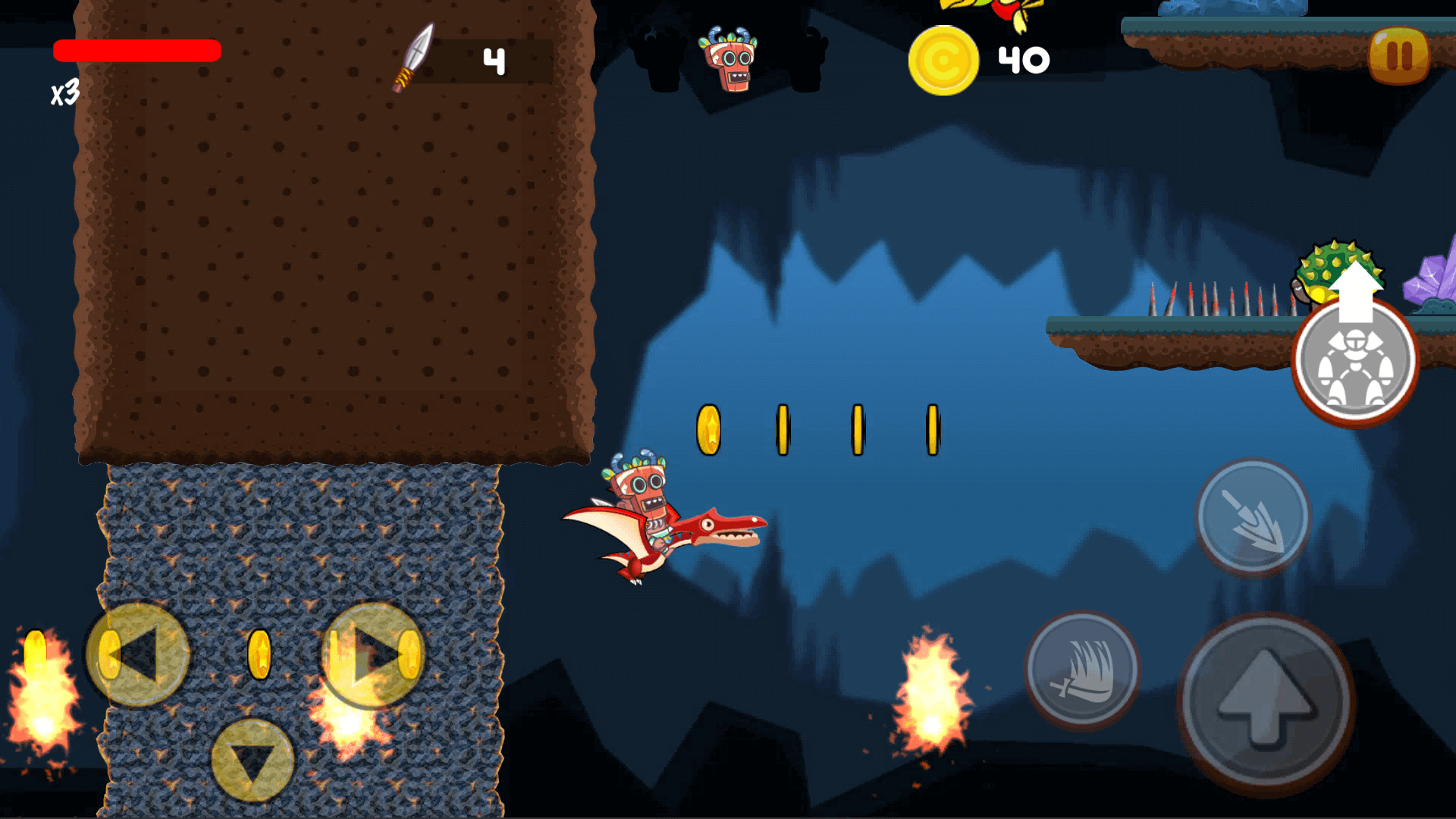Activate the claw slash attack button
The height and width of the screenshot is (819, 1456).
tap(1082, 670)
